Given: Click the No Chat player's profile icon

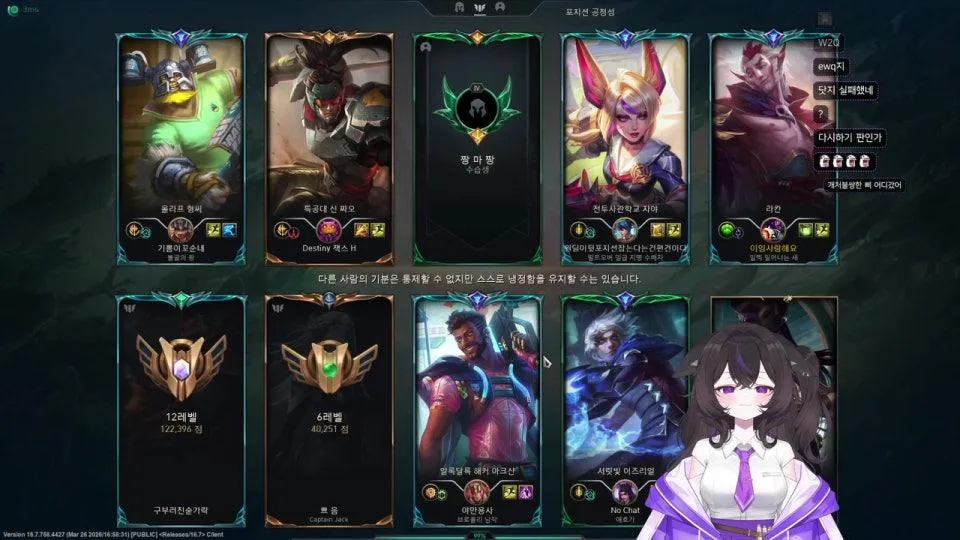Looking at the screenshot, I should 625,492.
